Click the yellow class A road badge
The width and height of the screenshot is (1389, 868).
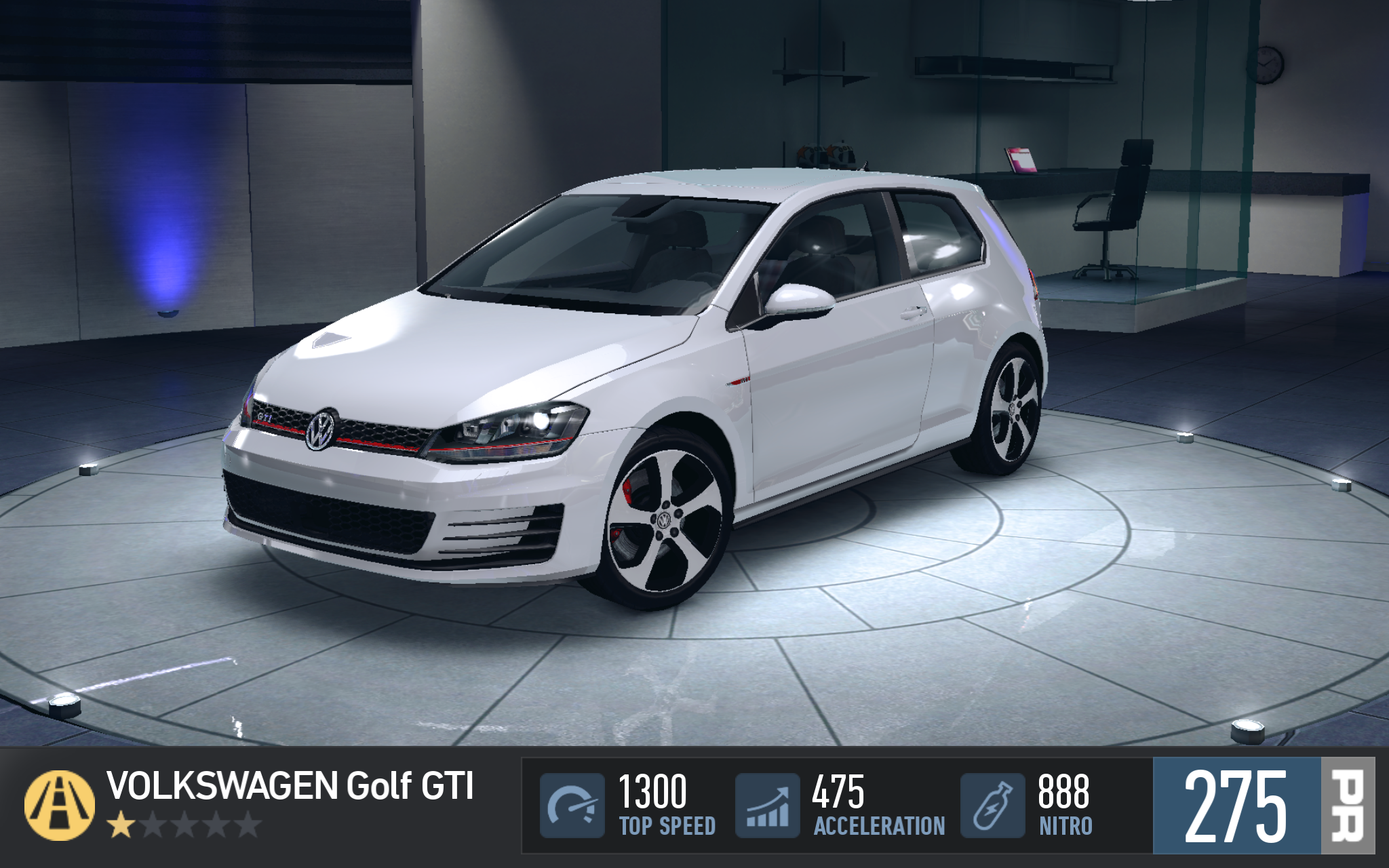60,805
